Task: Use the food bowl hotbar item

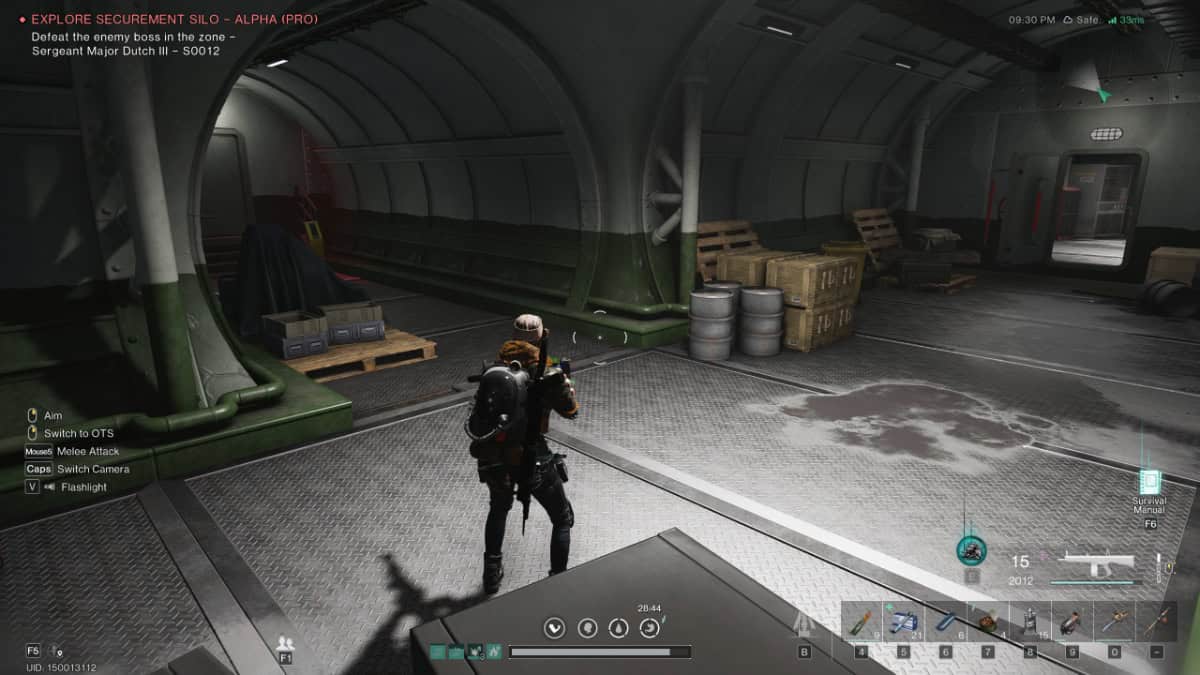Action: click(x=987, y=621)
